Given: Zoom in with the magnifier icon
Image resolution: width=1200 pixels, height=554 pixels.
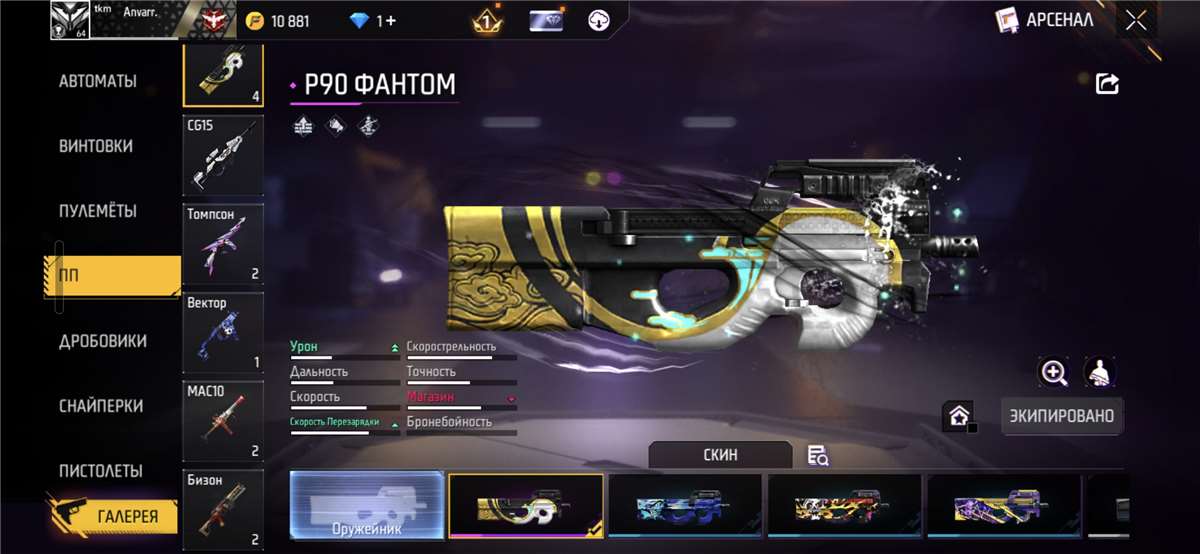Looking at the screenshot, I should click(x=1054, y=373).
